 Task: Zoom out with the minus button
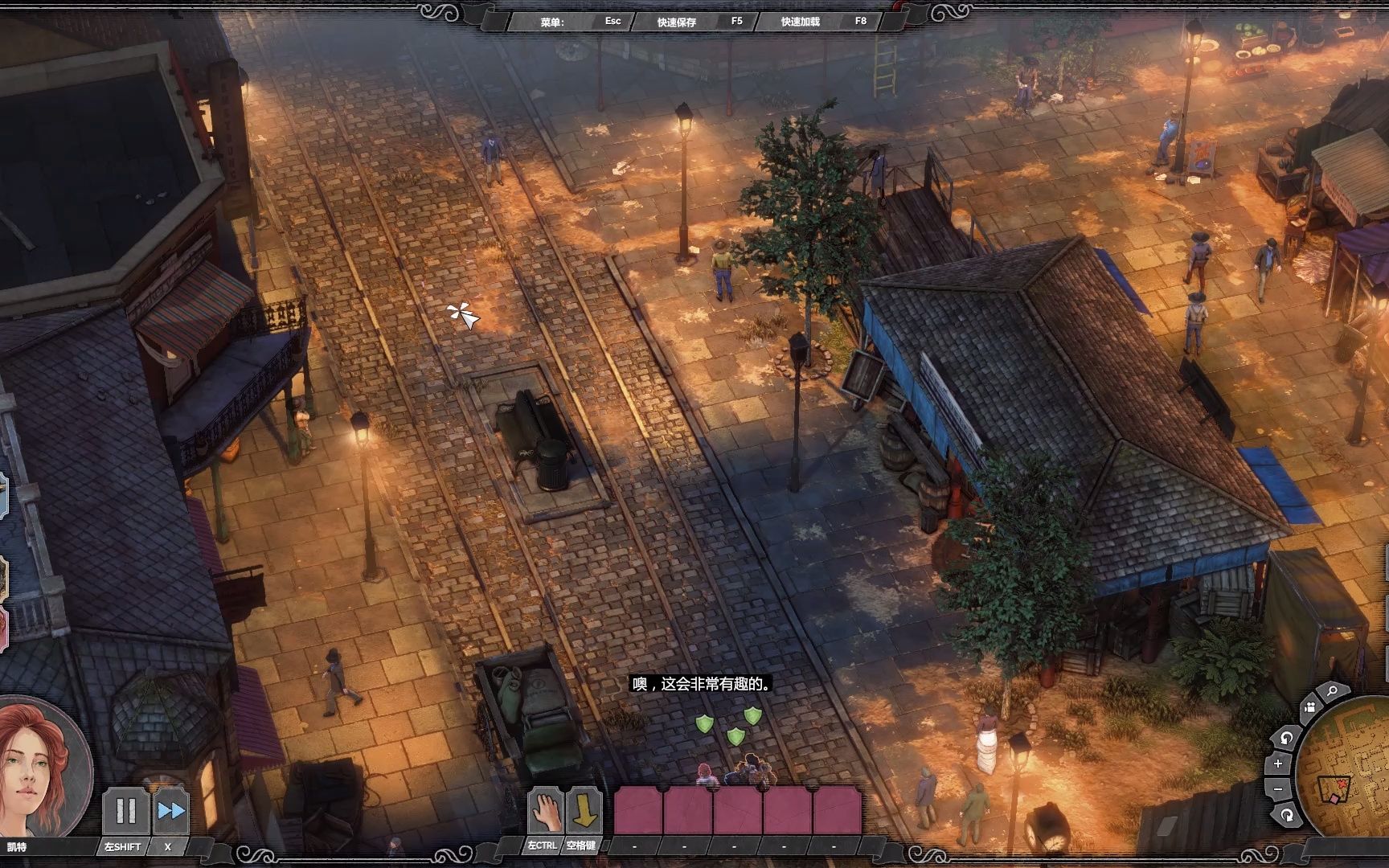pos(1278,789)
